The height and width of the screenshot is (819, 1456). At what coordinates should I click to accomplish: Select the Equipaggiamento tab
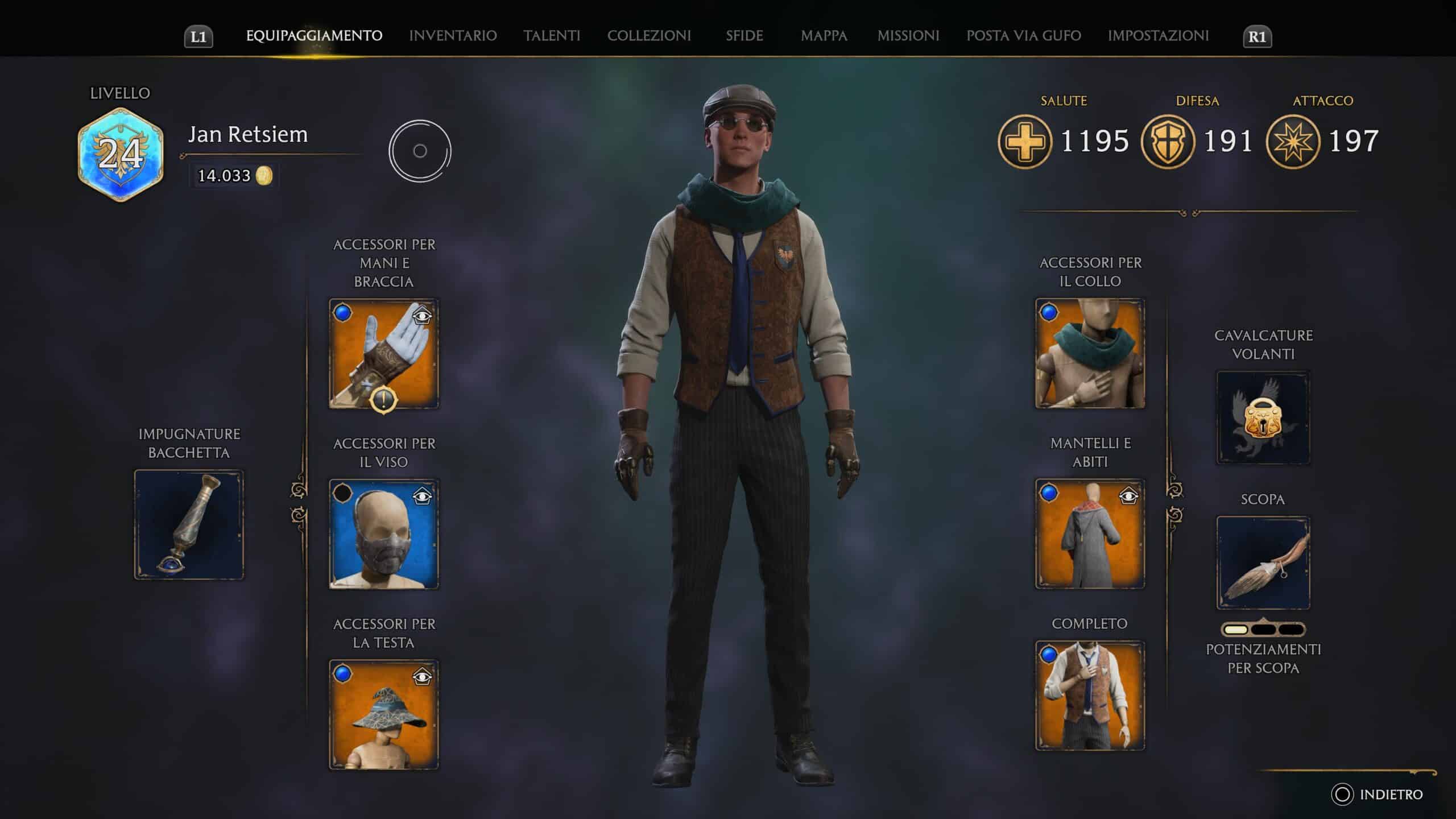[314, 36]
